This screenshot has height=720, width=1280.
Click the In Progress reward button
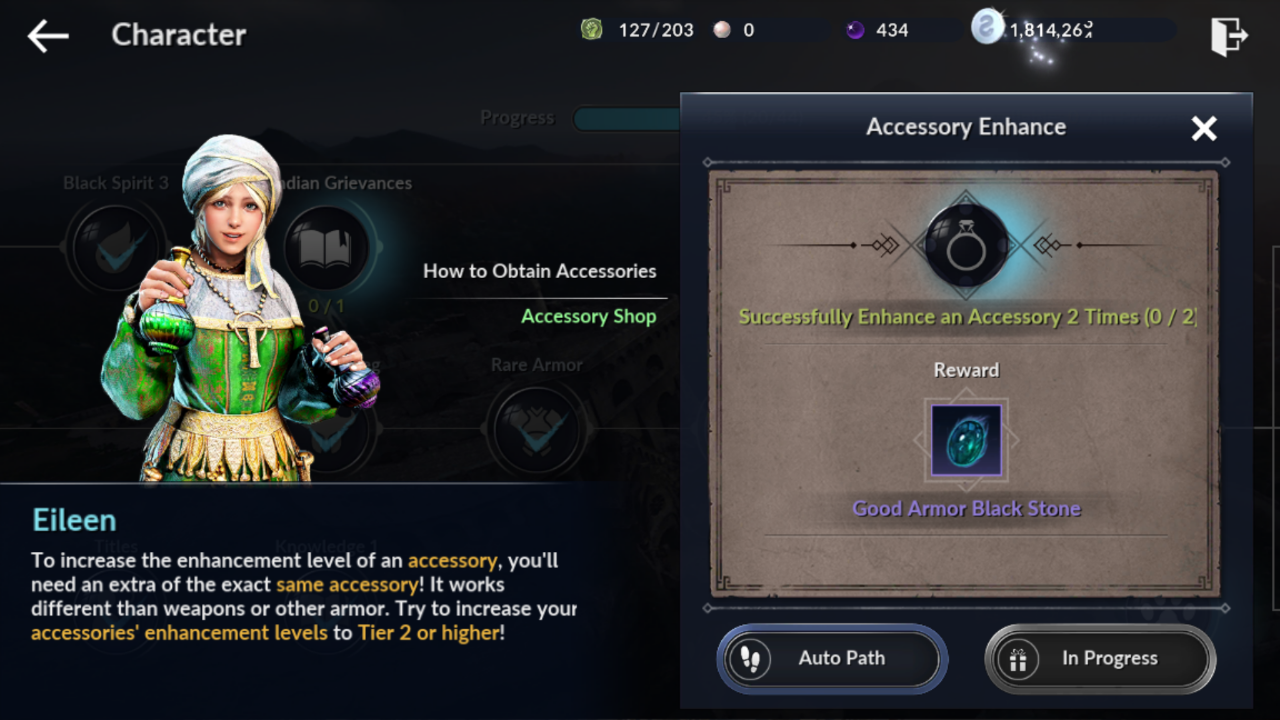pyautogui.click(x=1100, y=659)
